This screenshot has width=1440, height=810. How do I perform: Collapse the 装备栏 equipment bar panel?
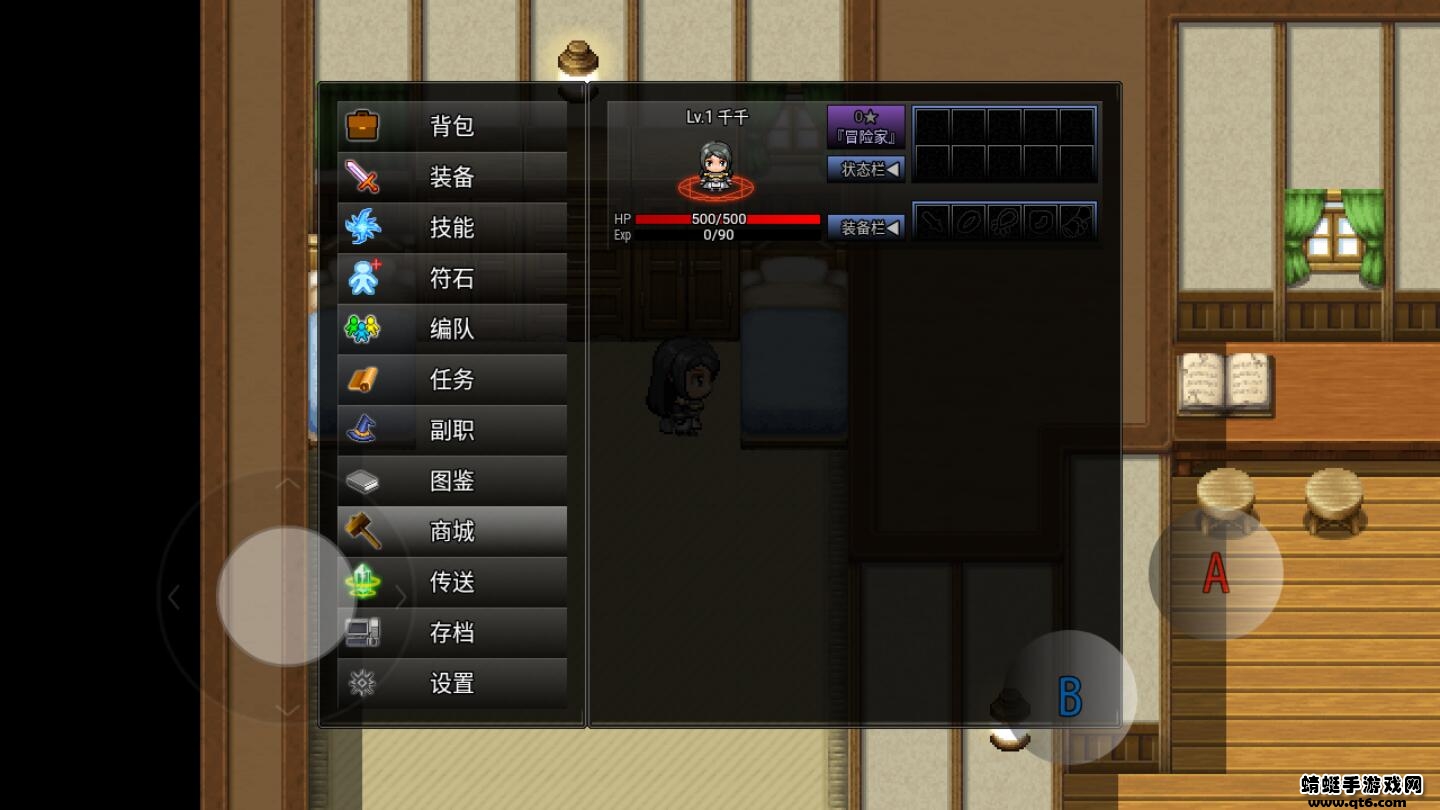pyautogui.click(x=866, y=226)
